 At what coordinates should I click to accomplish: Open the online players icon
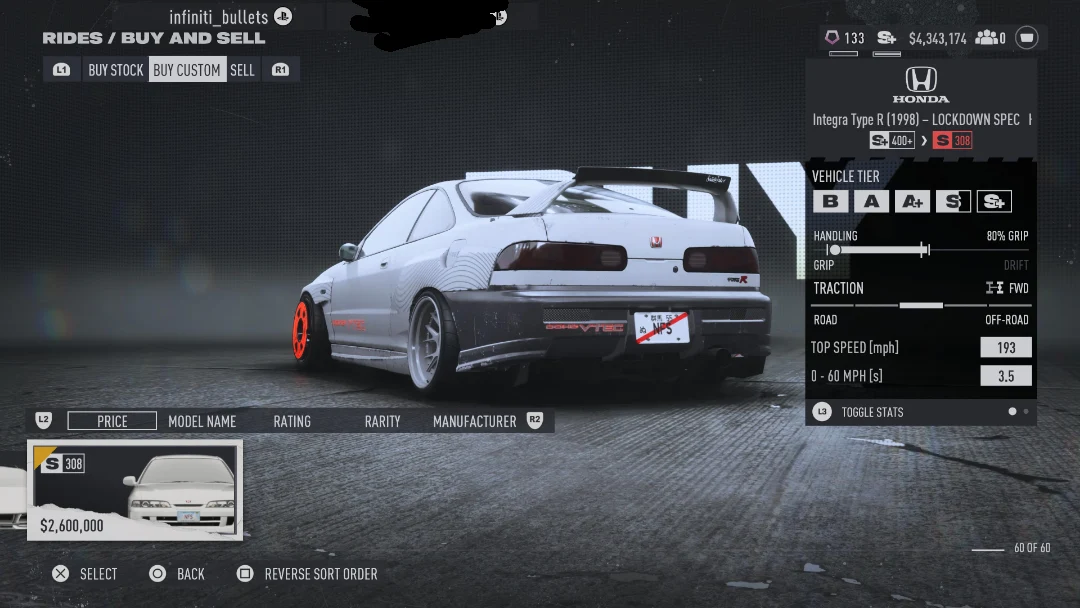pyautogui.click(x=990, y=38)
